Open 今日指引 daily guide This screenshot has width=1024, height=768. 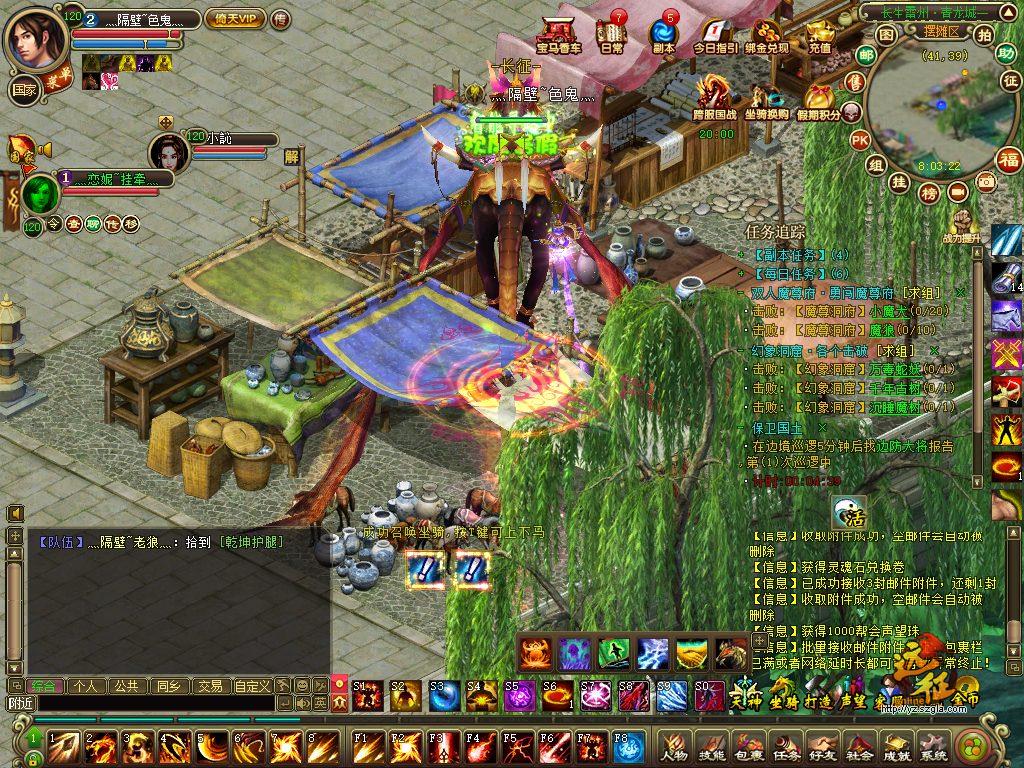(715, 37)
